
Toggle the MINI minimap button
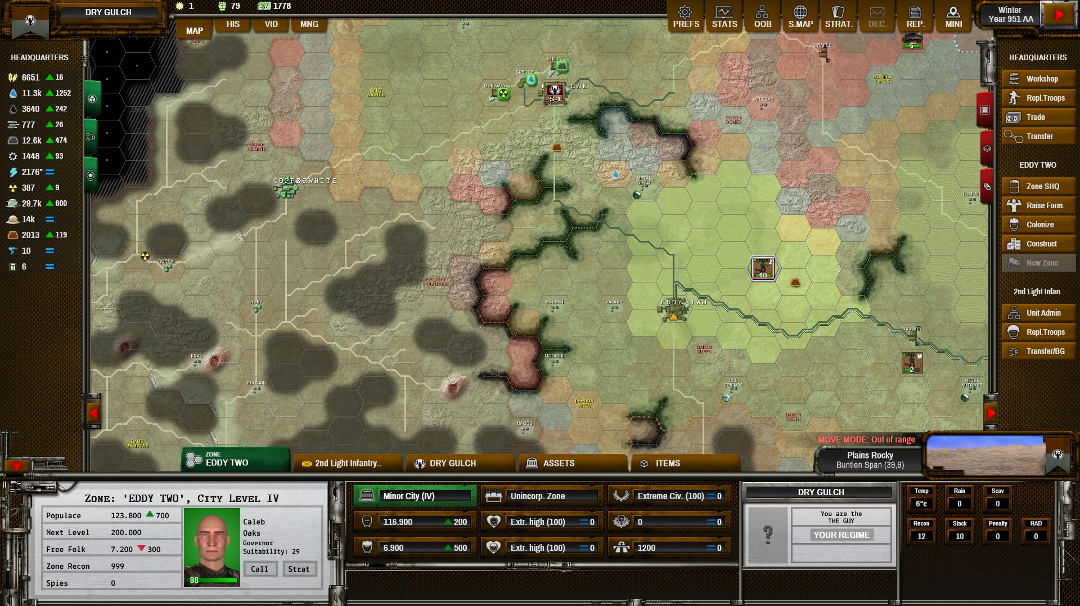(953, 16)
